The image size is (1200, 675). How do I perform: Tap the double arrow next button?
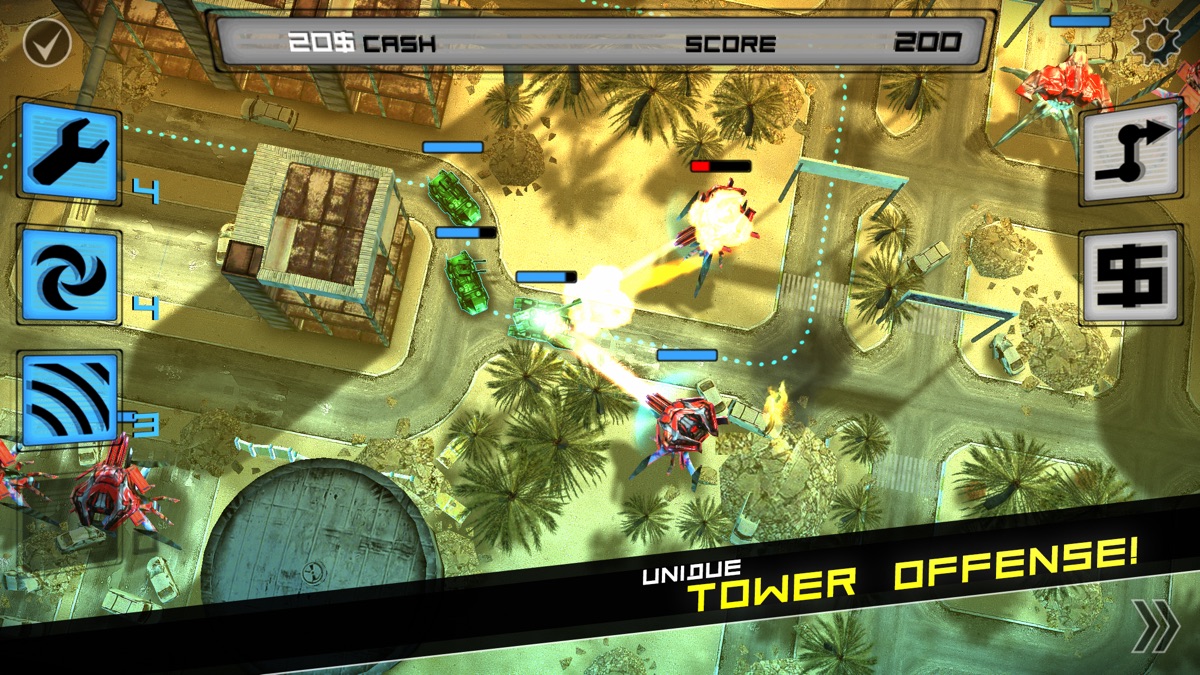click(x=1155, y=627)
